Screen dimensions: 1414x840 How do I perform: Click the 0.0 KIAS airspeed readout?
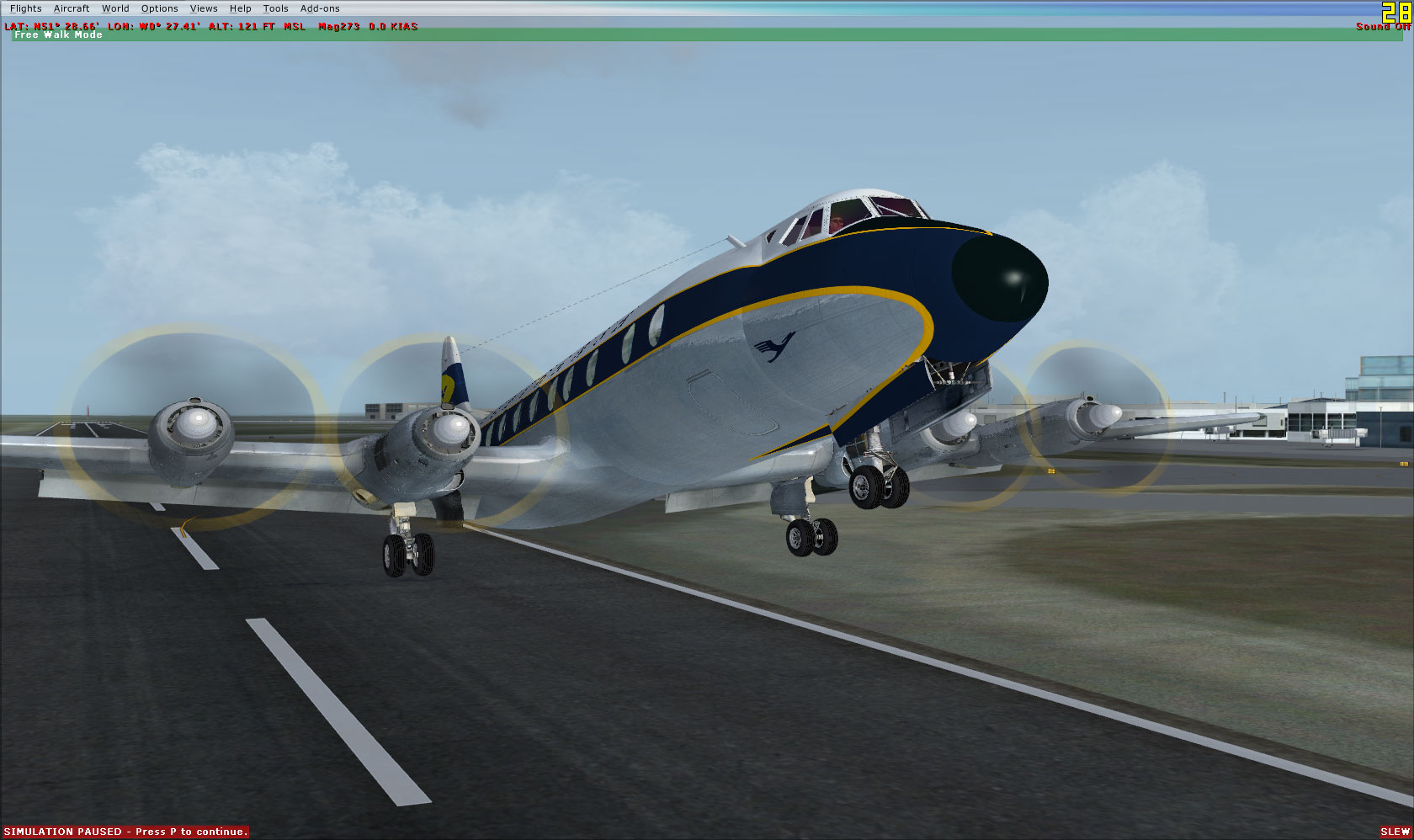(x=392, y=26)
